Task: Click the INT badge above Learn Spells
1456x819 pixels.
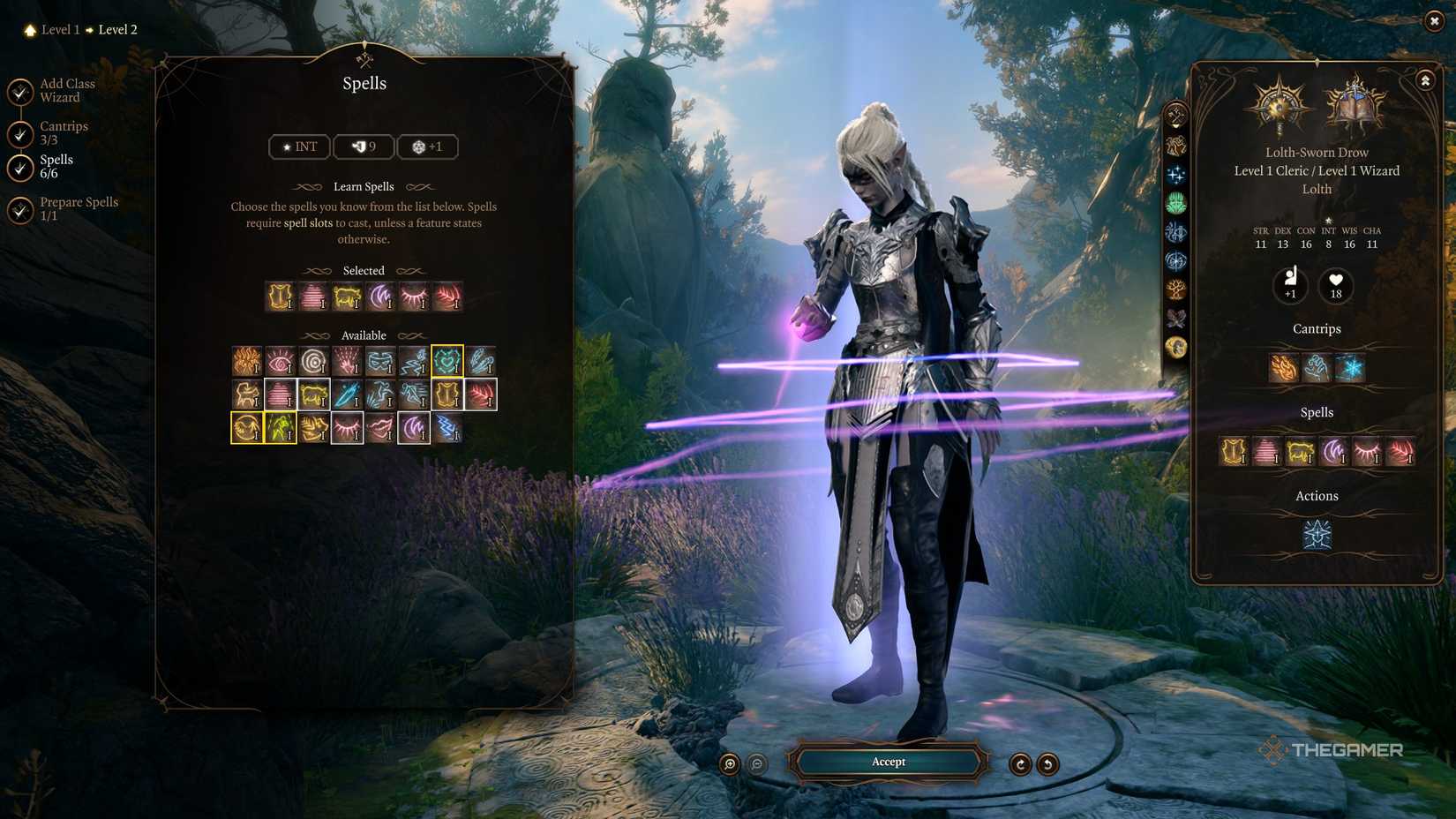Action: [298, 147]
